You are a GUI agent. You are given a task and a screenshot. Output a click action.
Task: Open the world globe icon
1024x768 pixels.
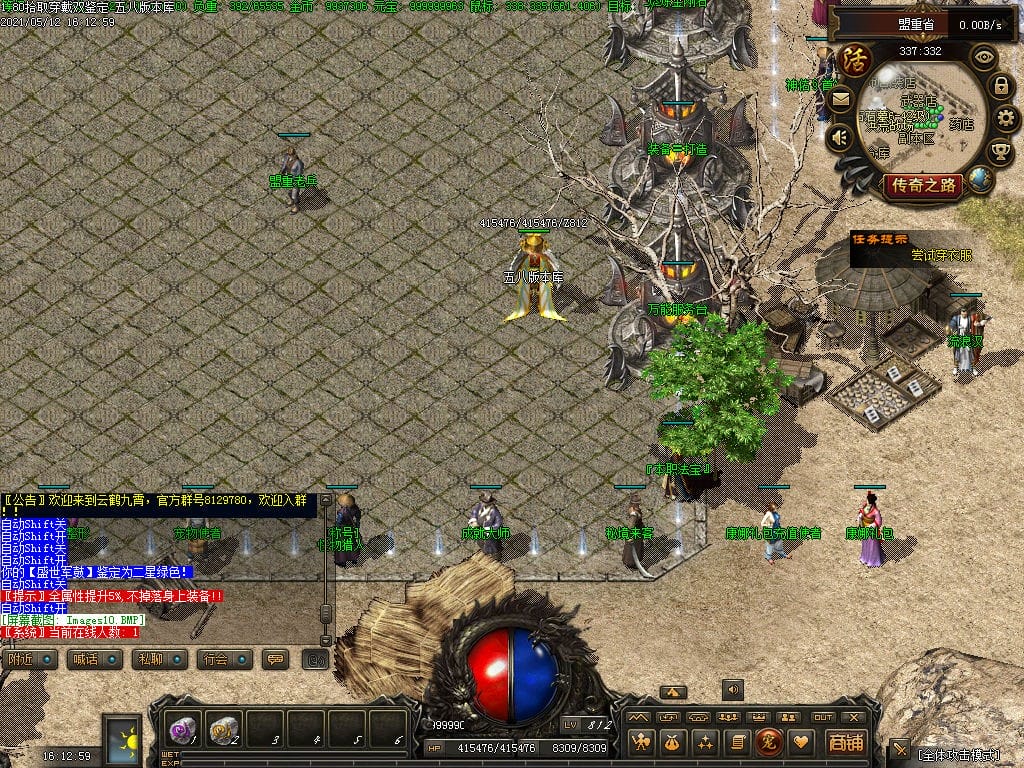980,180
